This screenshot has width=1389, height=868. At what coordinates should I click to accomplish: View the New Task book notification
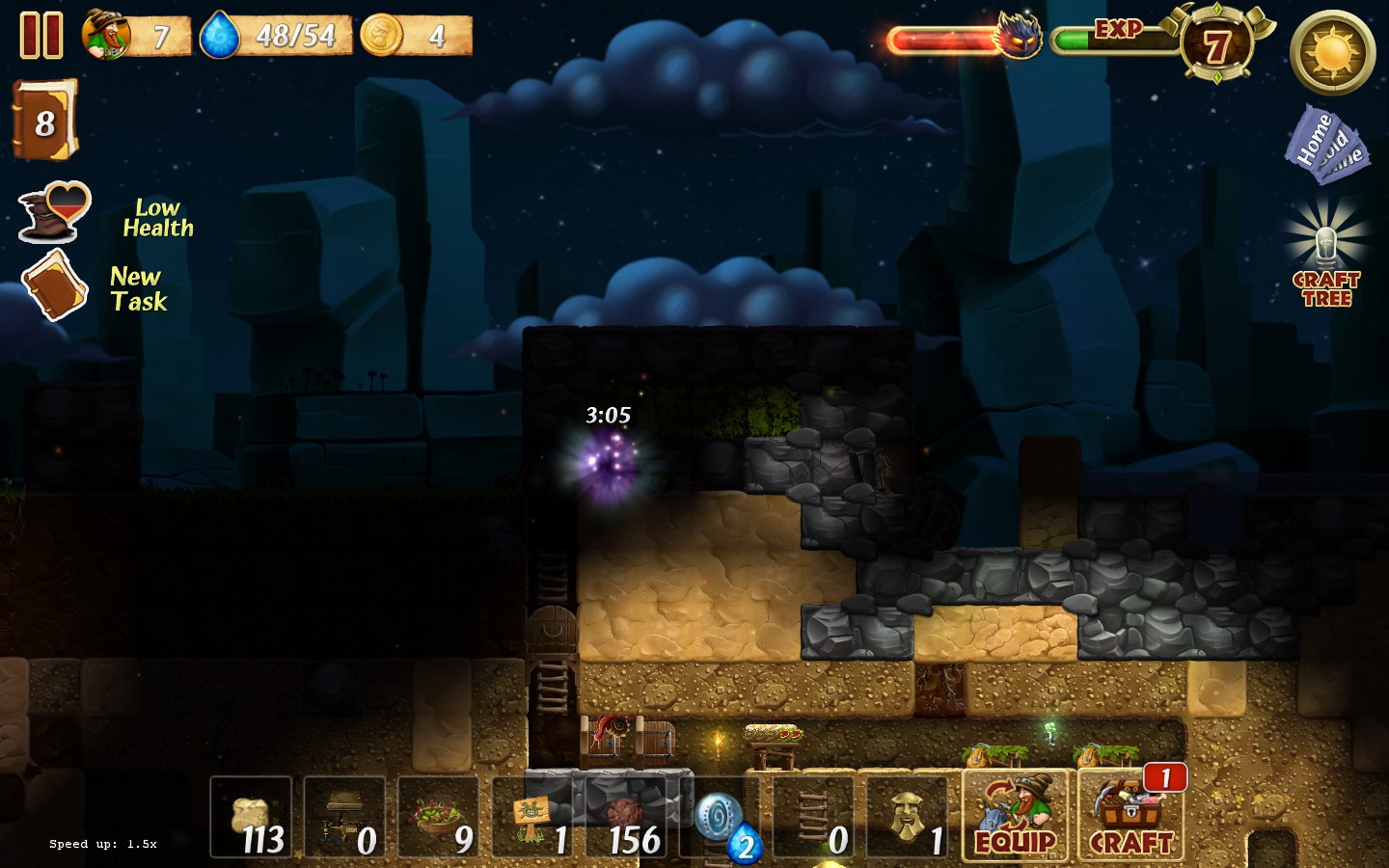coord(55,285)
